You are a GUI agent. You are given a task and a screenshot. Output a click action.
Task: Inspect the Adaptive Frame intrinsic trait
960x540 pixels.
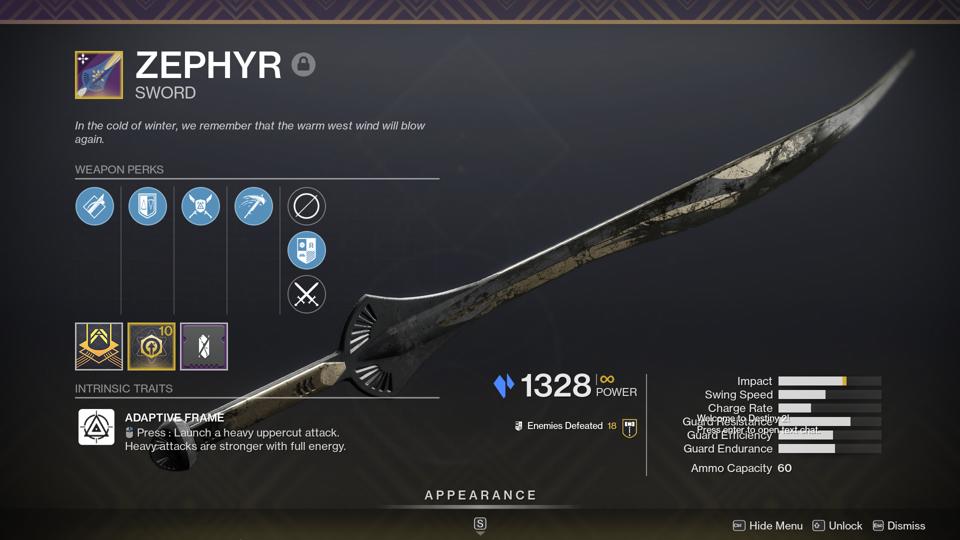(97, 428)
